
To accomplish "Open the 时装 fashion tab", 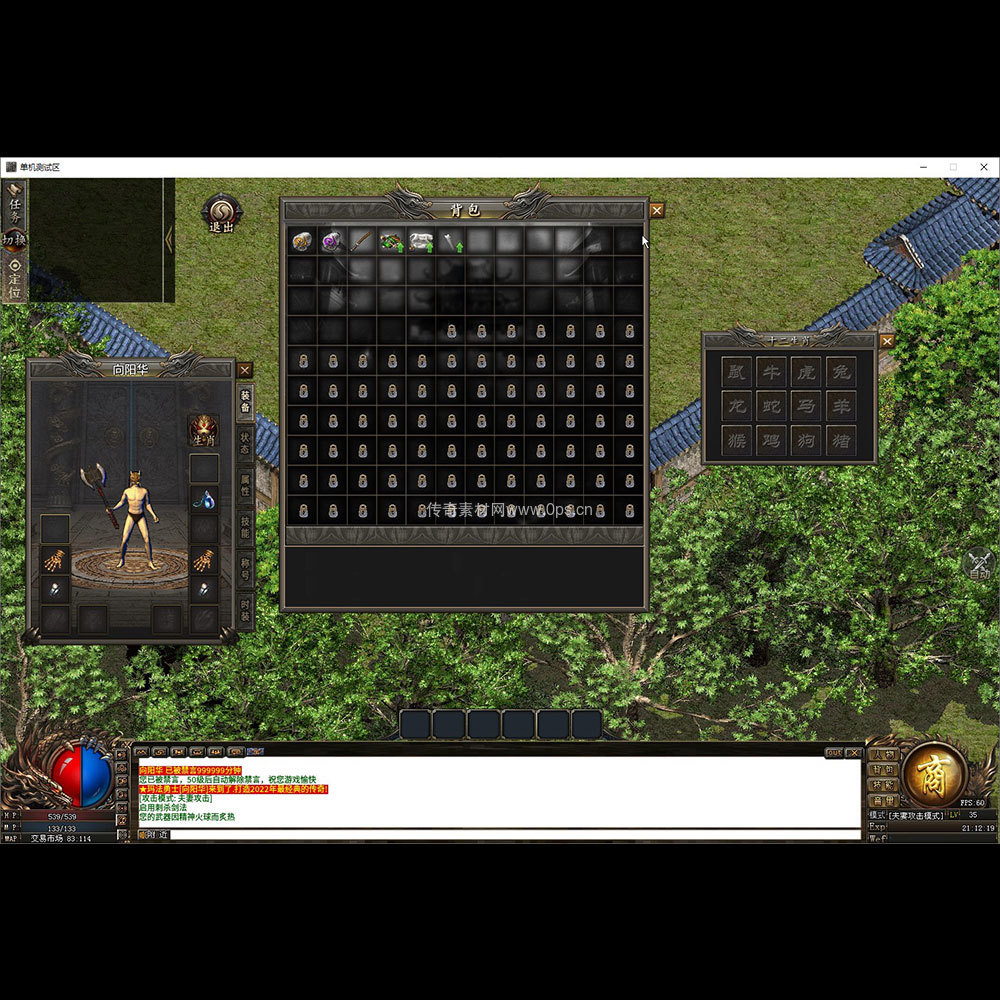I will pyautogui.click(x=244, y=609).
